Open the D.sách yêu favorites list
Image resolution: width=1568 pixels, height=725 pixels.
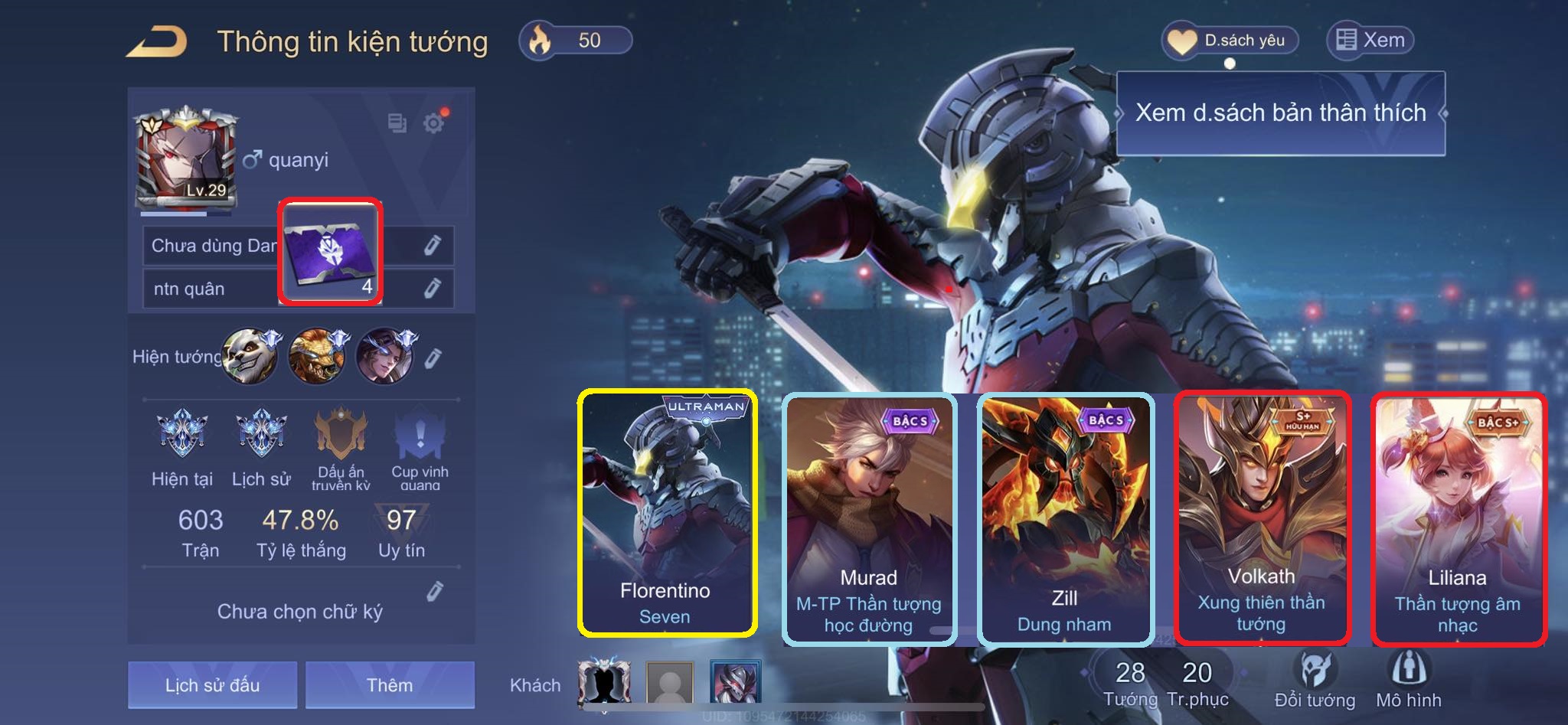[1230, 41]
